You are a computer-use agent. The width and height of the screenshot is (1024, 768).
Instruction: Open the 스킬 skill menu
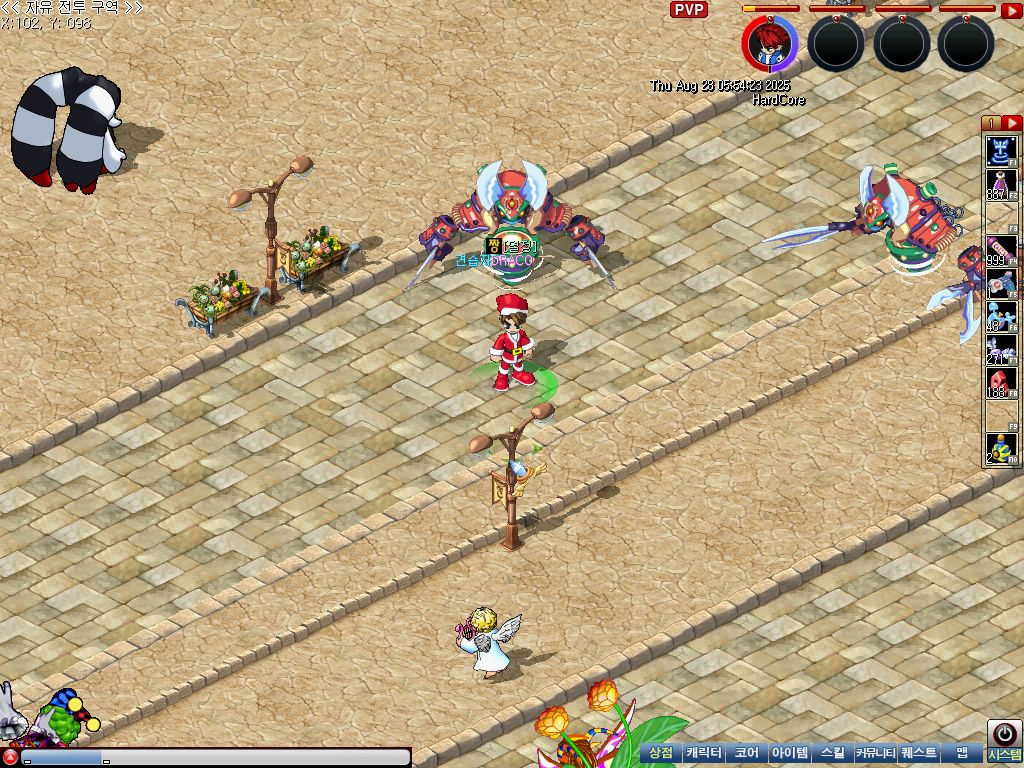832,752
